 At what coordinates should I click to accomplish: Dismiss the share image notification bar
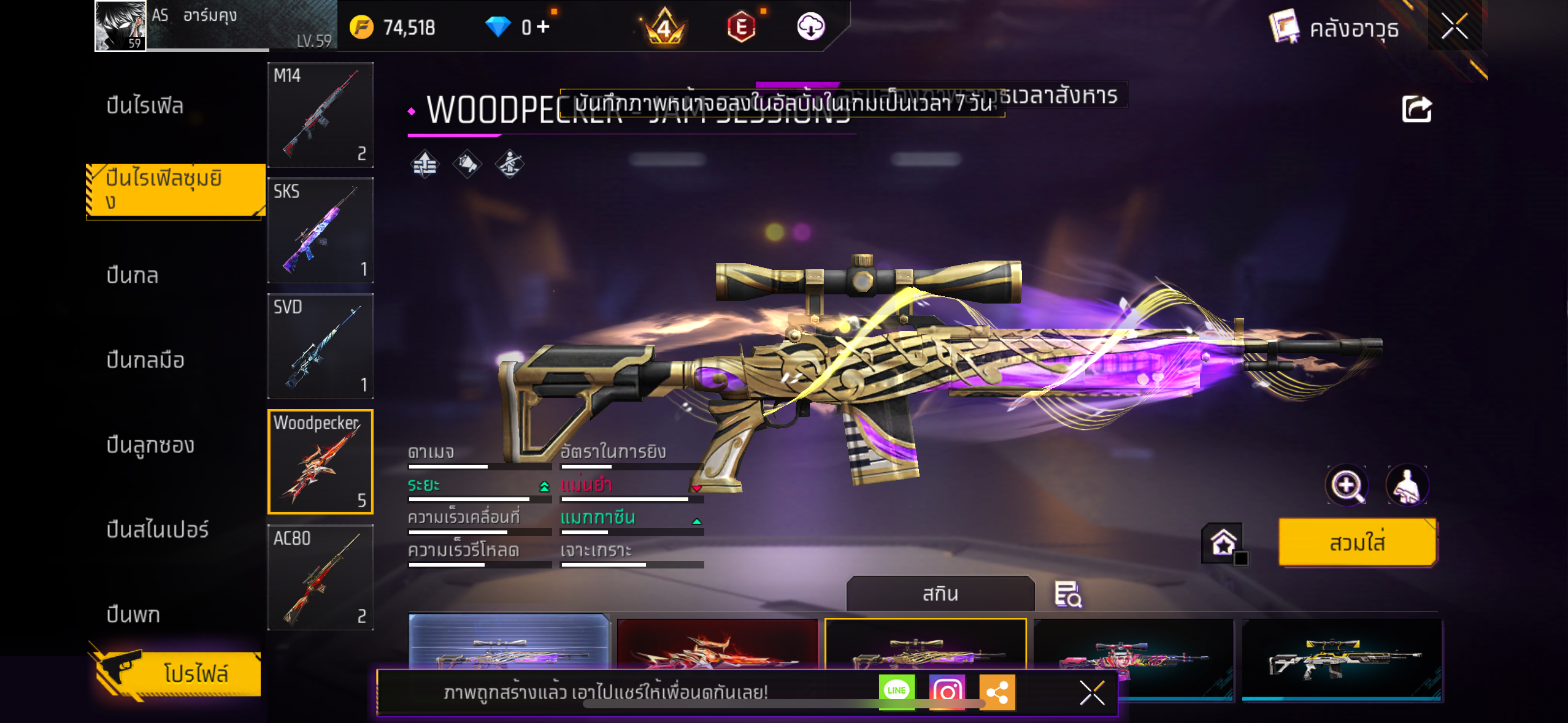pyautogui.click(x=1092, y=693)
